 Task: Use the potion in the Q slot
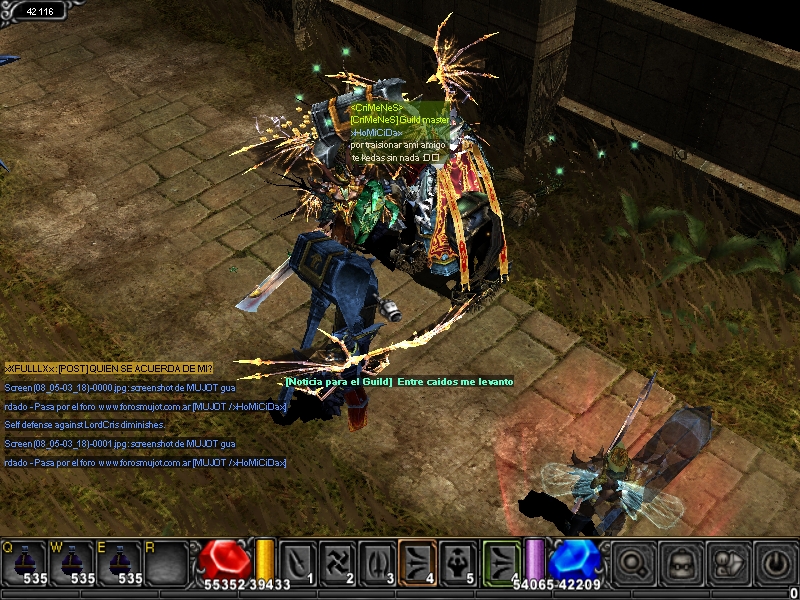point(24,562)
